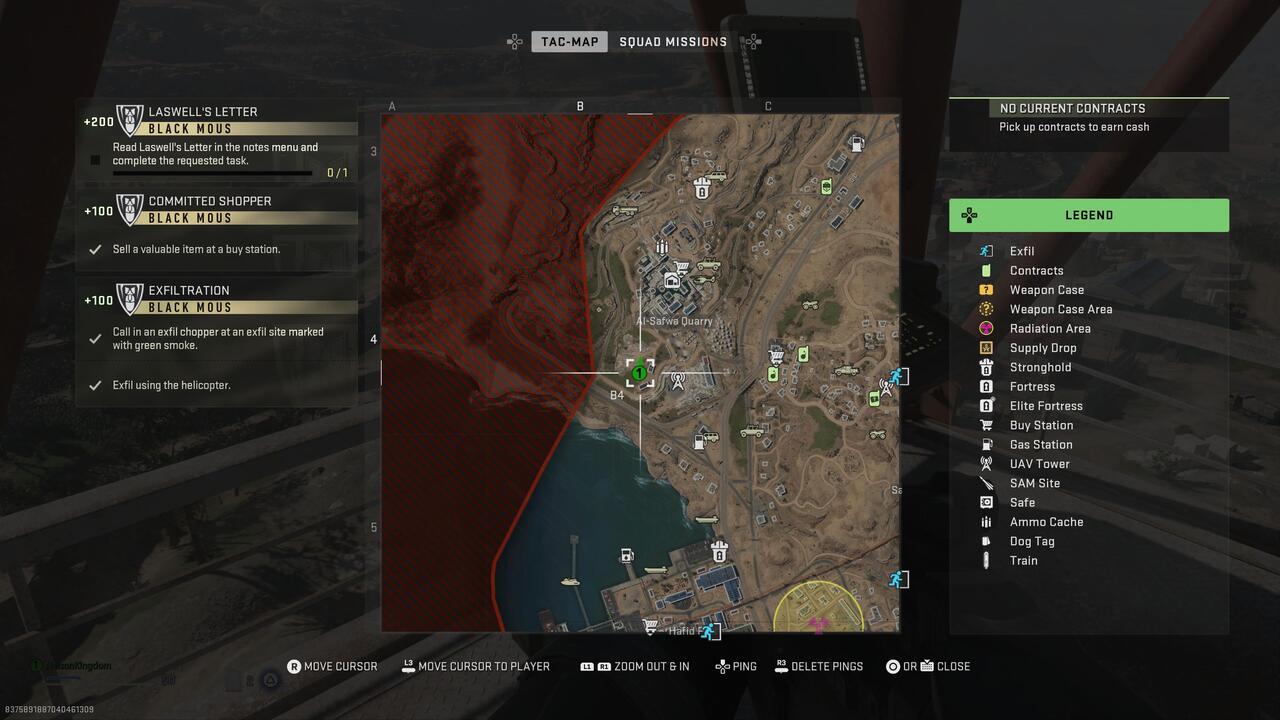Collapse the Legend panel header

1089,215
